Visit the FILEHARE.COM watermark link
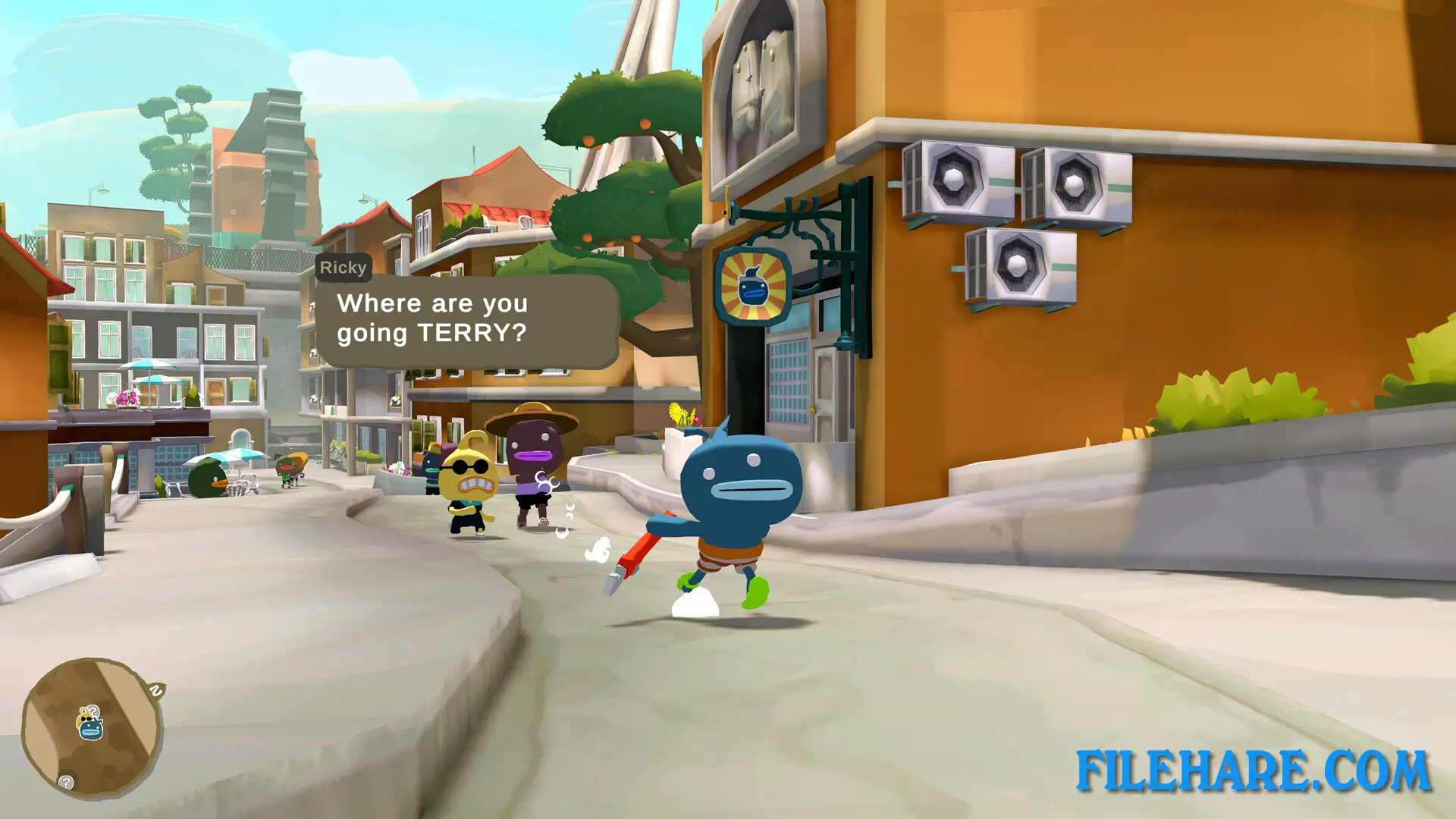 click(x=1253, y=771)
